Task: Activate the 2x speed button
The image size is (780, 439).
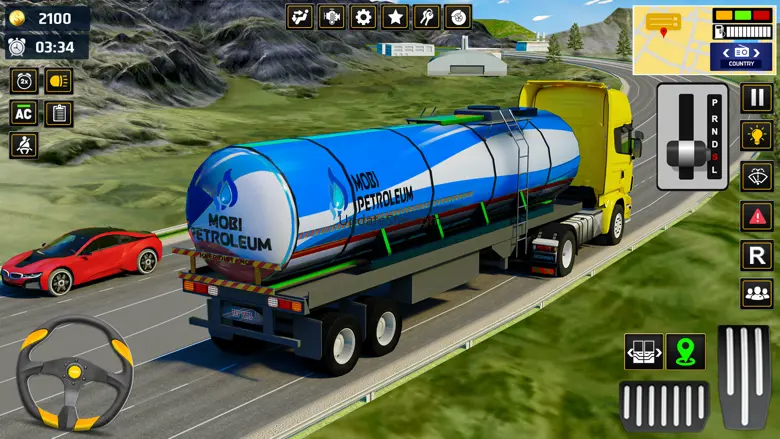Action: tap(24, 81)
